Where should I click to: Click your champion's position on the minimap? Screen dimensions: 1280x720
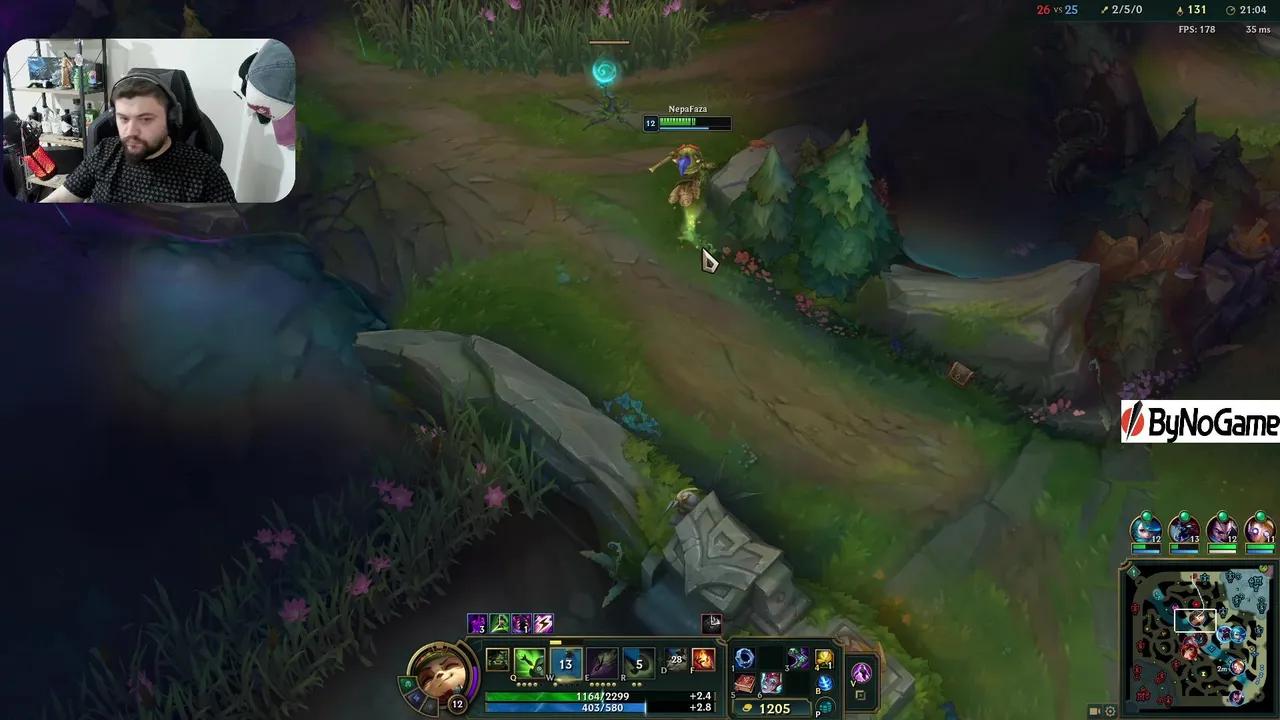point(1195,619)
